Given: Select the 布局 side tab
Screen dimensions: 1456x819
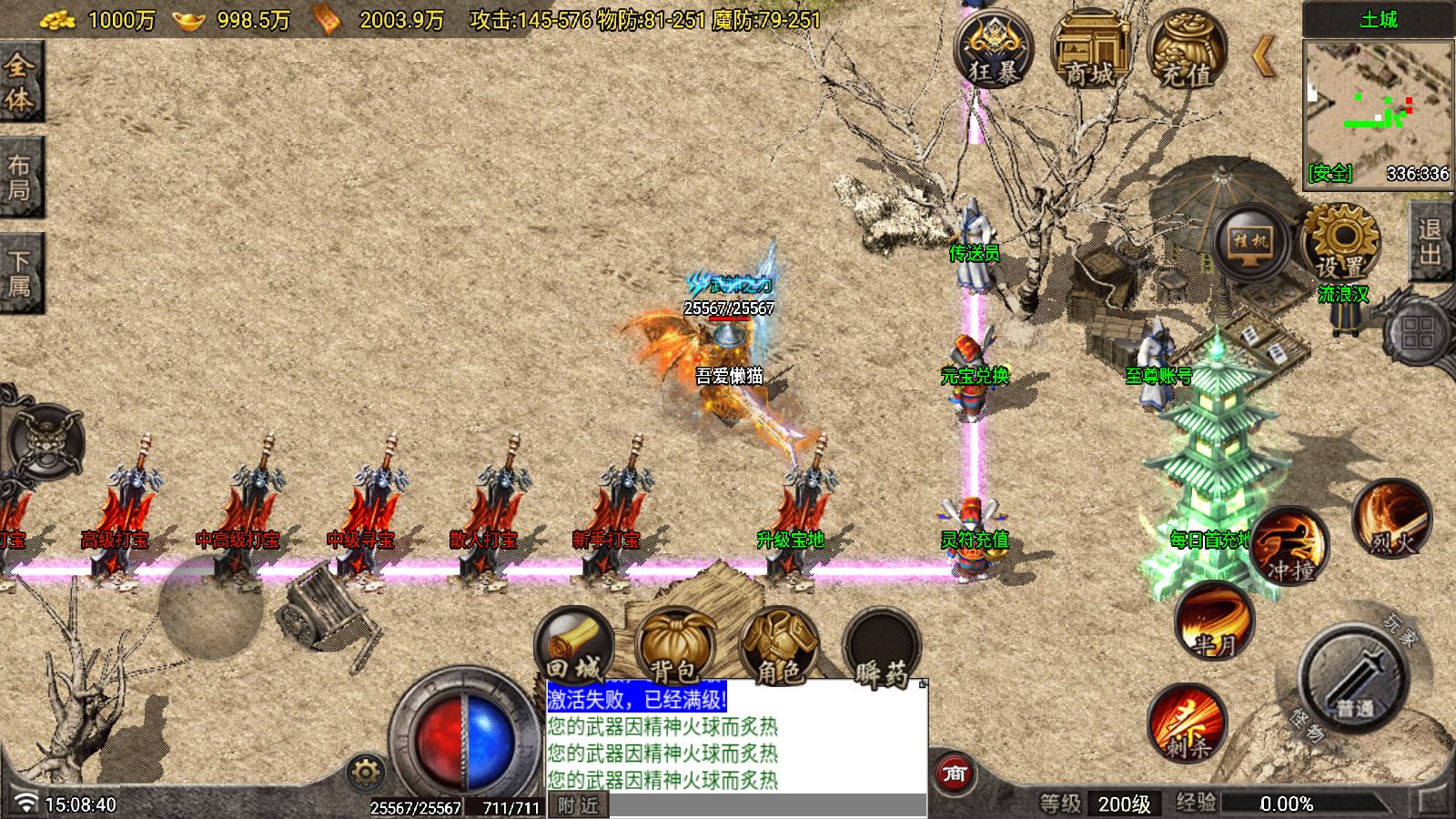Looking at the screenshot, I should (20, 177).
